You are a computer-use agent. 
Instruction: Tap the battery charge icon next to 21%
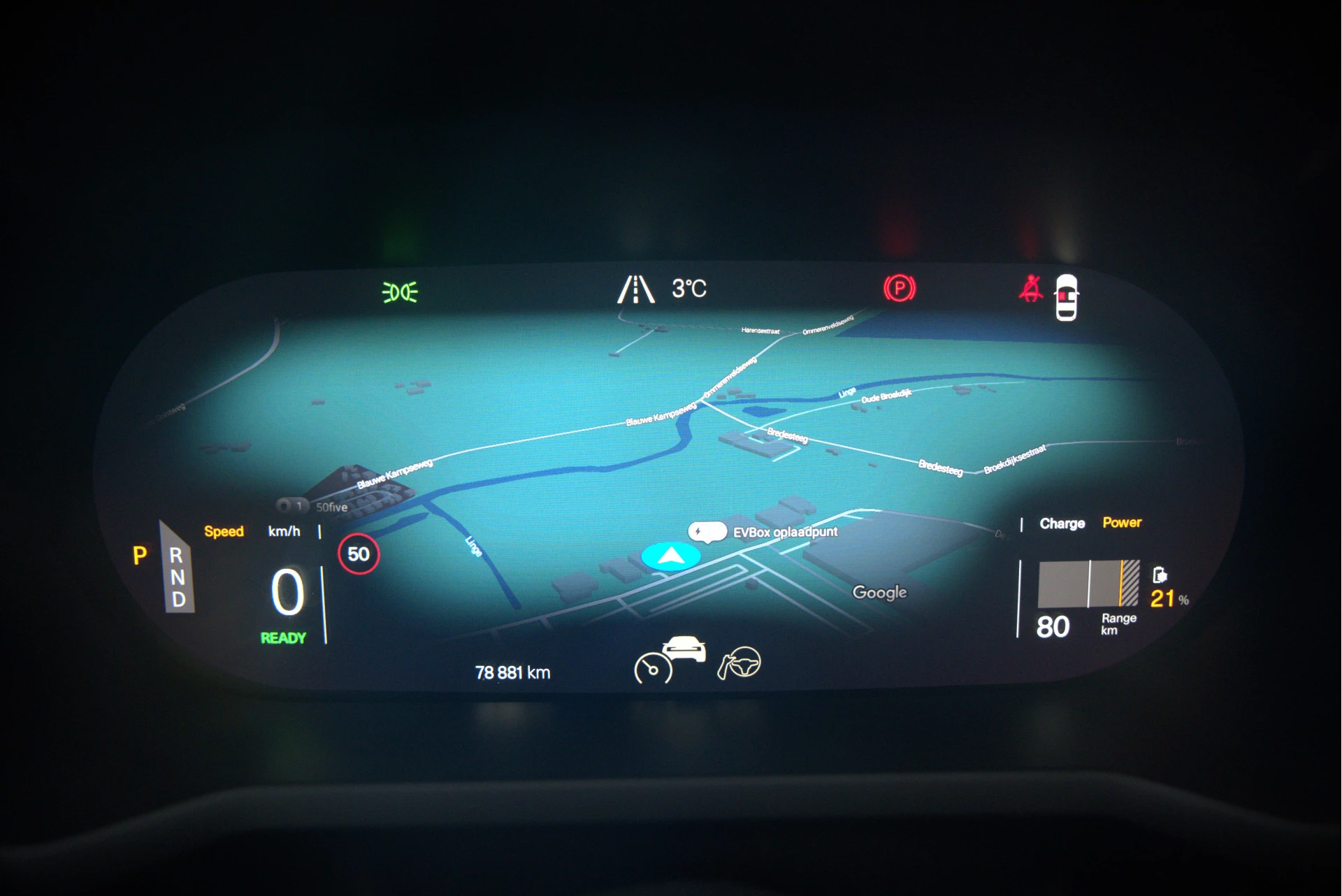click(1160, 575)
